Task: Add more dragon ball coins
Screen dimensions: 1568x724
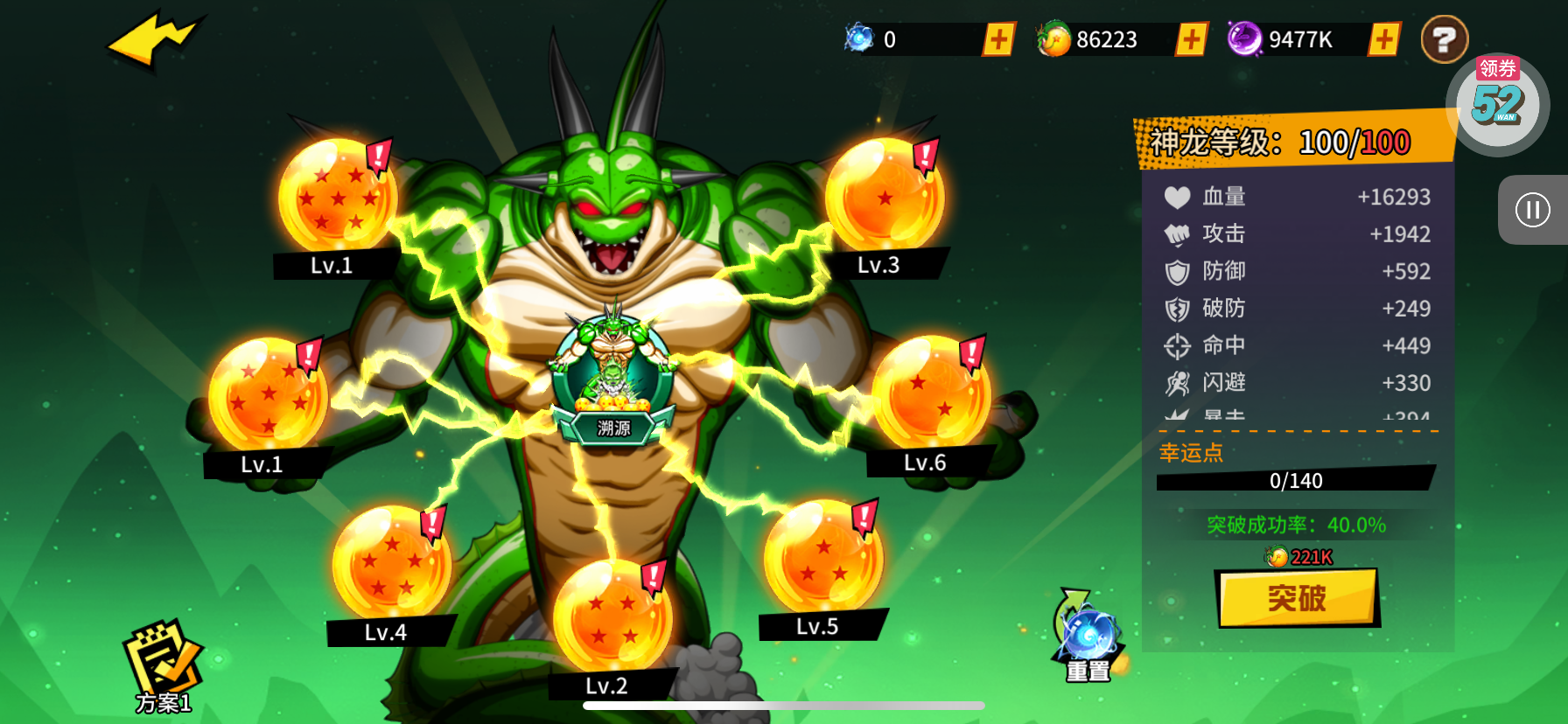Action: [x=1191, y=39]
